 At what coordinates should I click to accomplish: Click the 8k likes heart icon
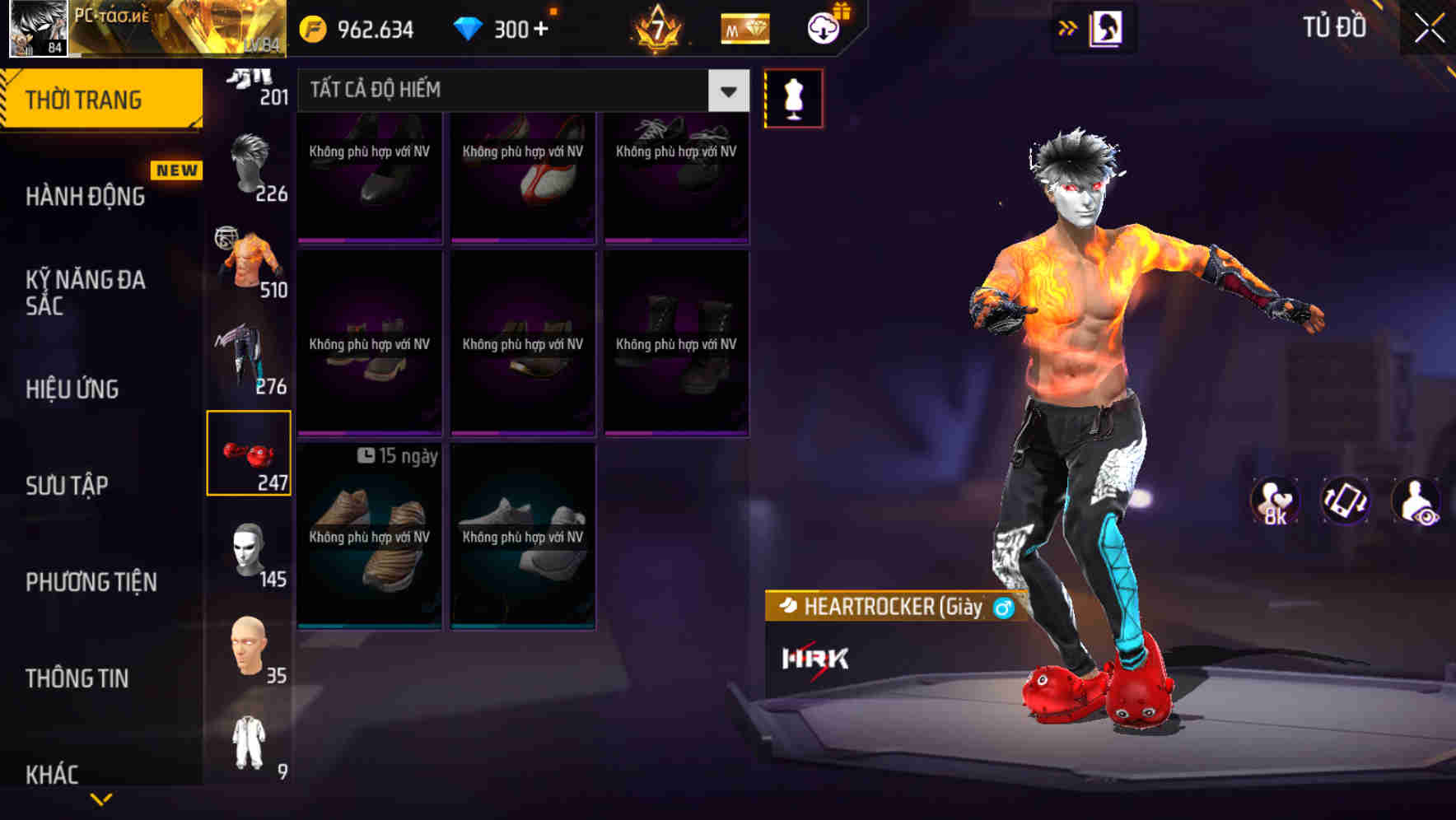pyautogui.click(x=1276, y=501)
